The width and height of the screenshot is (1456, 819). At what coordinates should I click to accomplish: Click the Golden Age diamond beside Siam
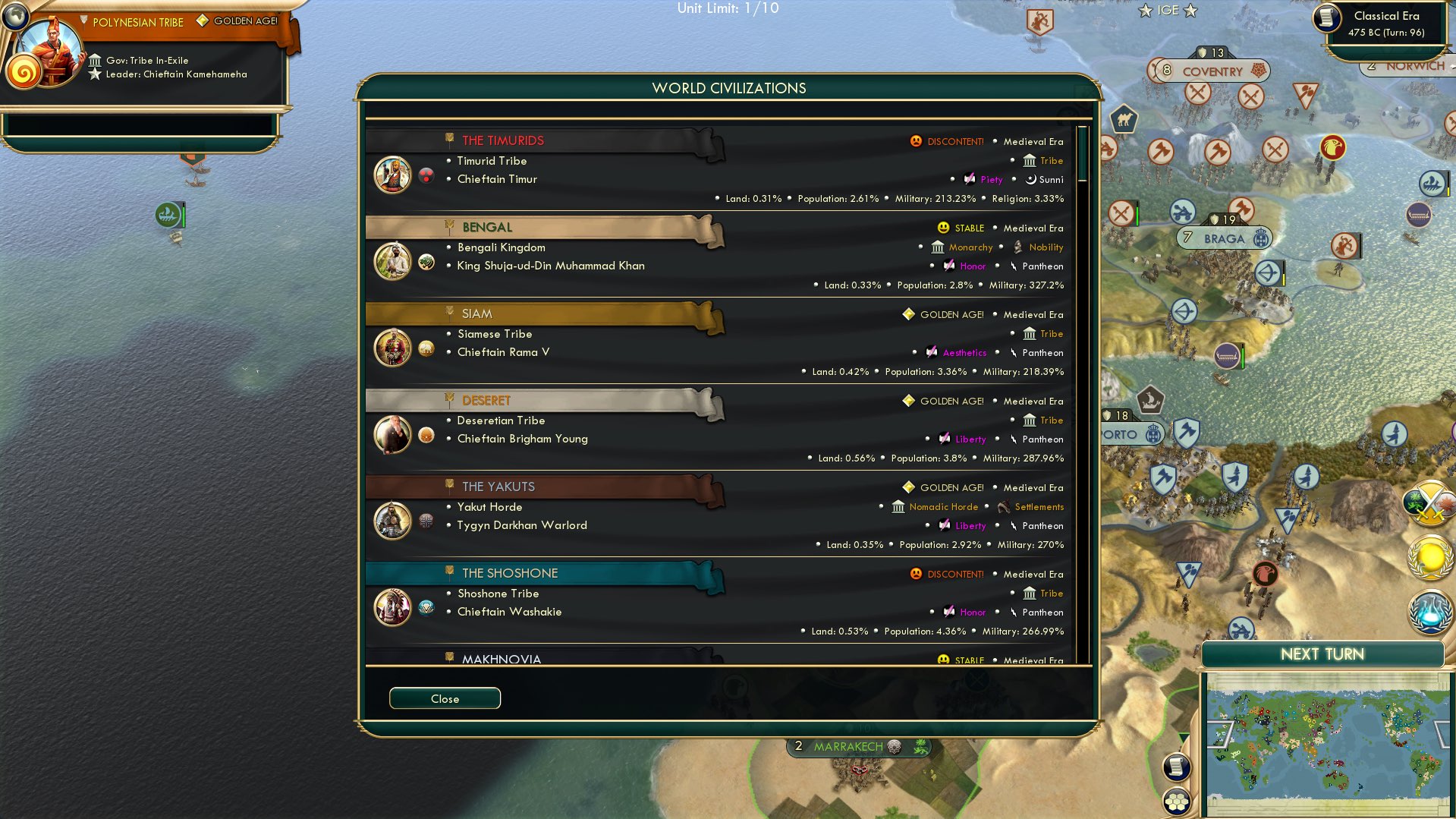coord(907,314)
